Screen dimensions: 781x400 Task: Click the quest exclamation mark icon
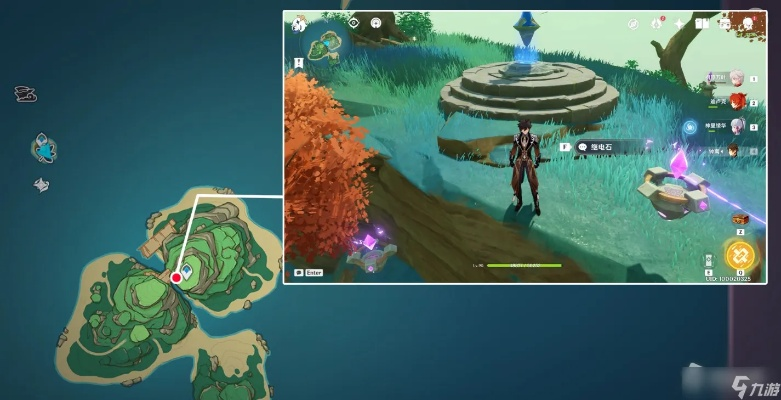point(299,62)
